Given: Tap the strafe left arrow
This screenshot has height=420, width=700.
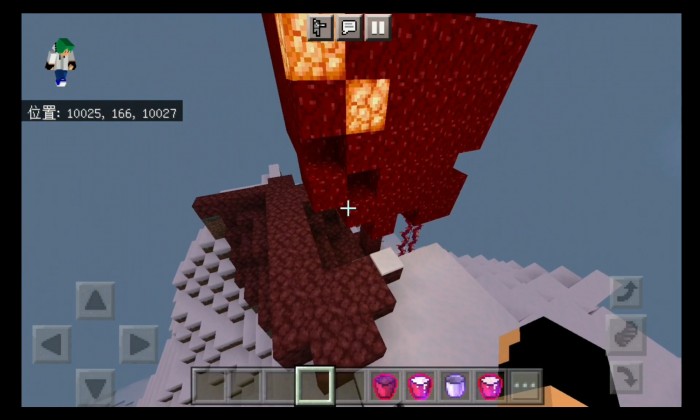Looking at the screenshot, I should [52, 344].
